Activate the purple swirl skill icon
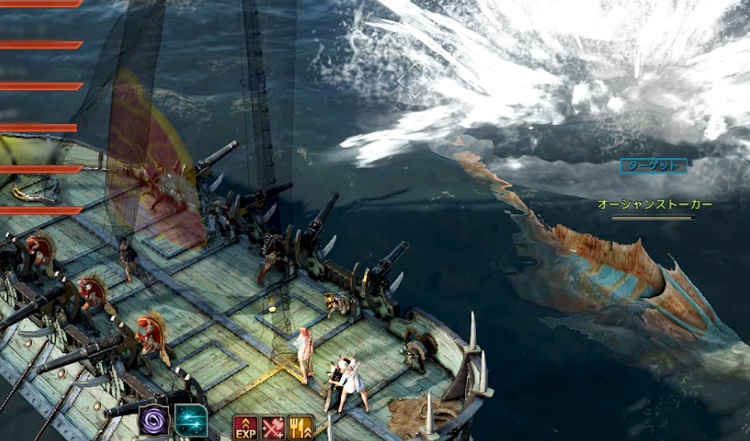Screen dimensions: 750x441 [x=155, y=420]
